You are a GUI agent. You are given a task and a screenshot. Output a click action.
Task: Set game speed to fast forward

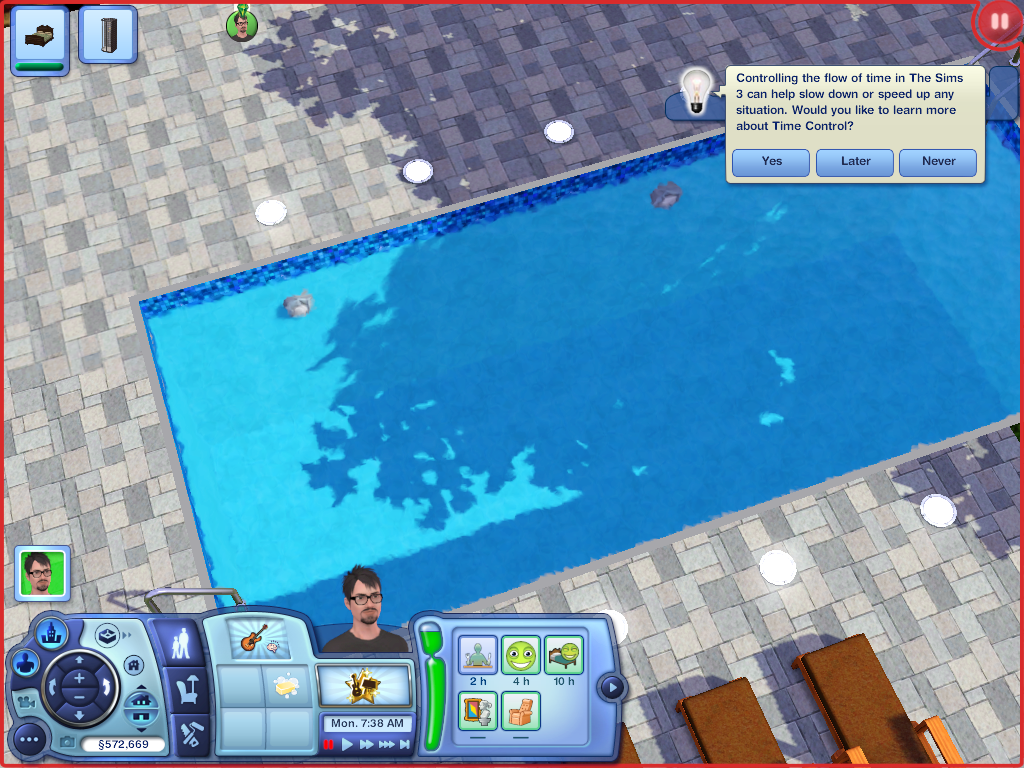click(x=367, y=744)
